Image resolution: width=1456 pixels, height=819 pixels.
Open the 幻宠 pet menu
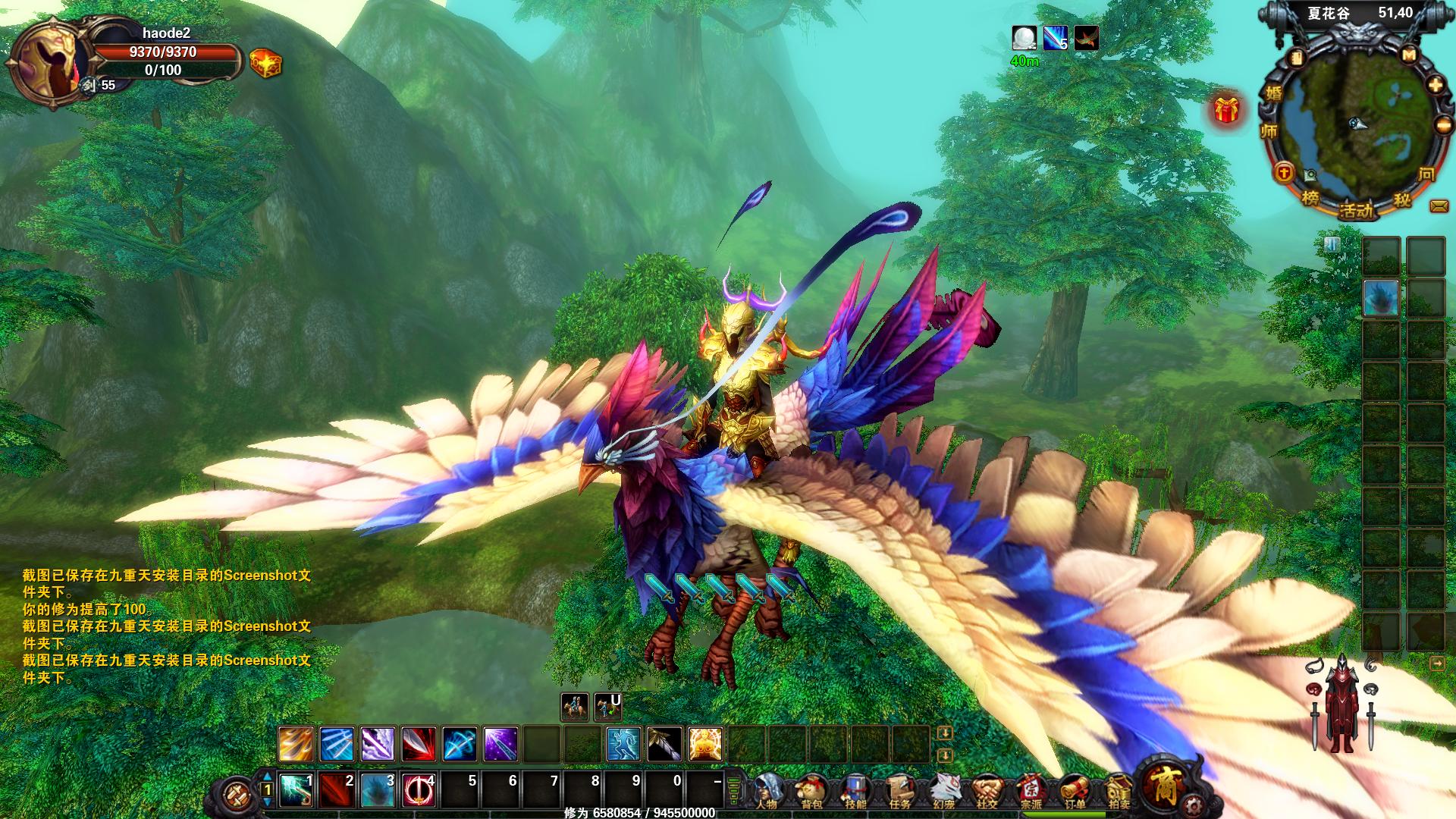(943, 792)
